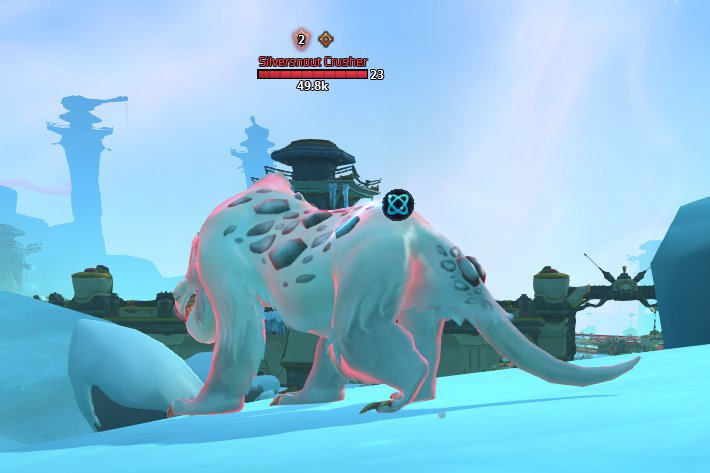Click the blue atom scan marker icon
The height and width of the screenshot is (473, 710).
(398, 205)
